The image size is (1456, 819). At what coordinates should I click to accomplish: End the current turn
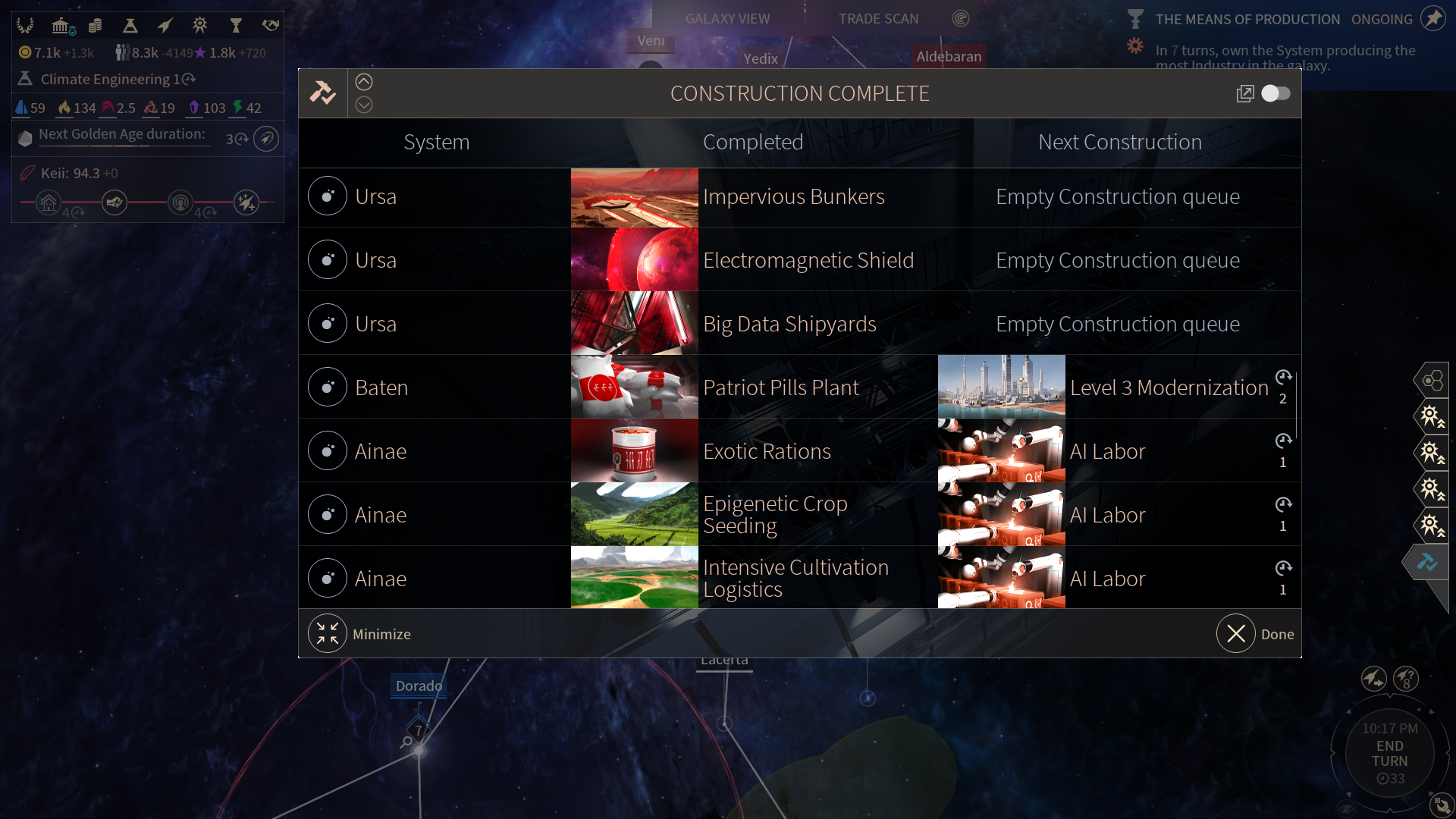(x=1389, y=754)
